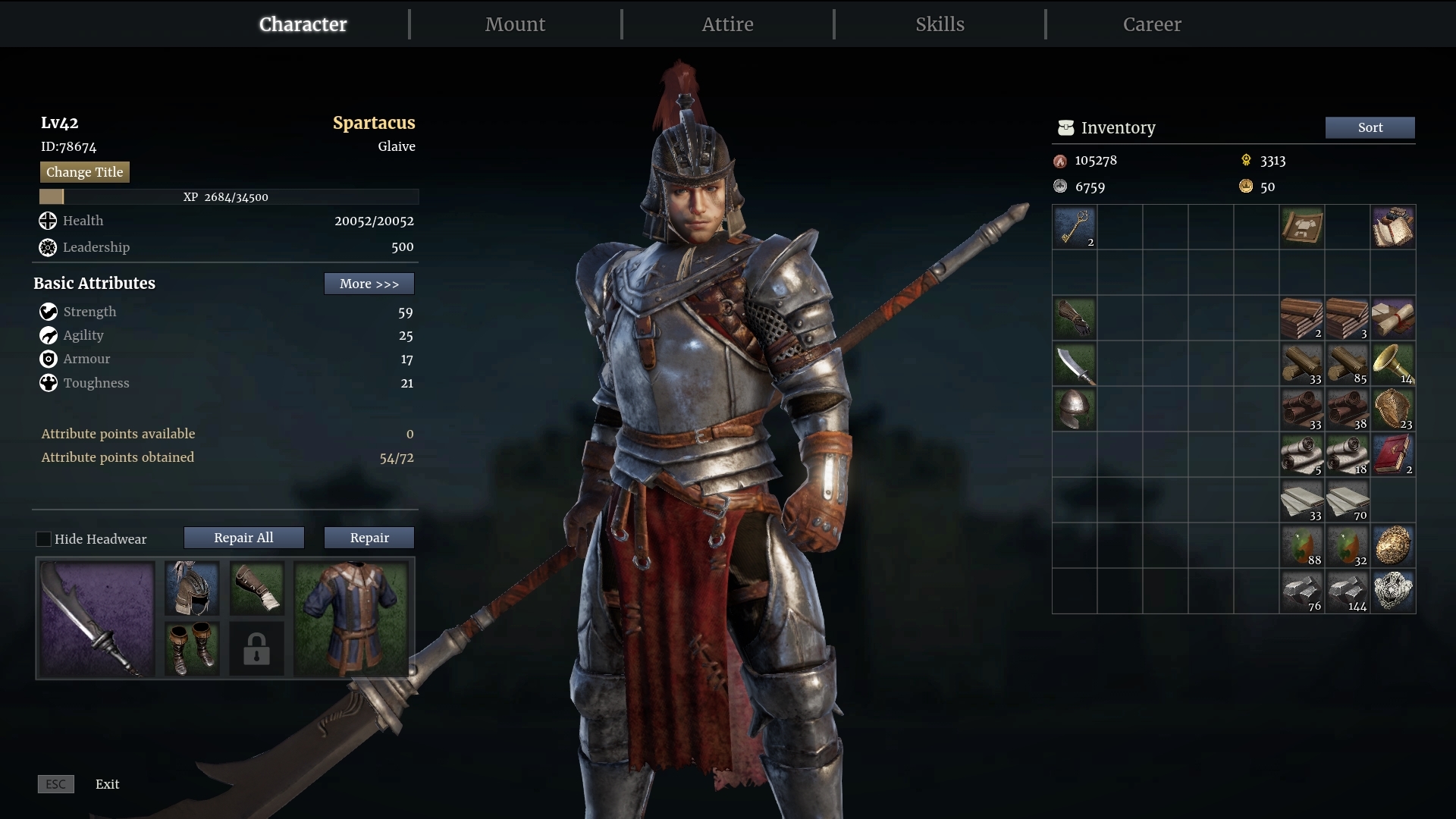Image resolution: width=1456 pixels, height=819 pixels.
Task: Click the Toughness attribute icon
Action: (x=48, y=383)
